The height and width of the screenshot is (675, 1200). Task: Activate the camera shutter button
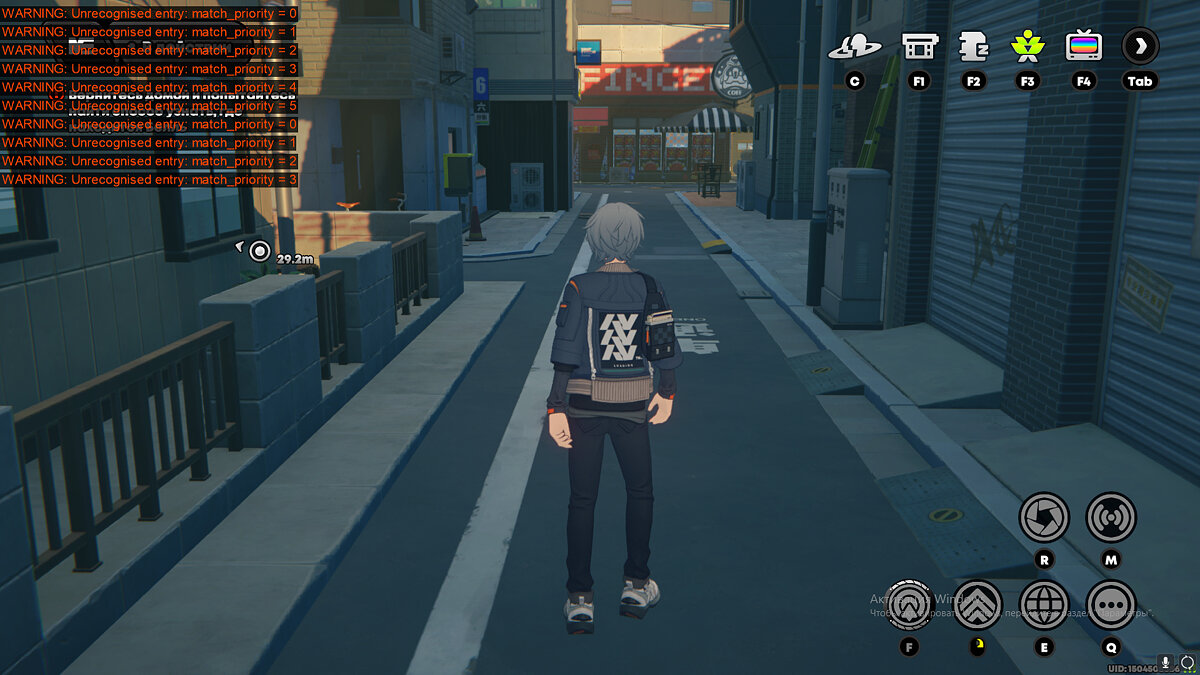[x=1044, y=518]
